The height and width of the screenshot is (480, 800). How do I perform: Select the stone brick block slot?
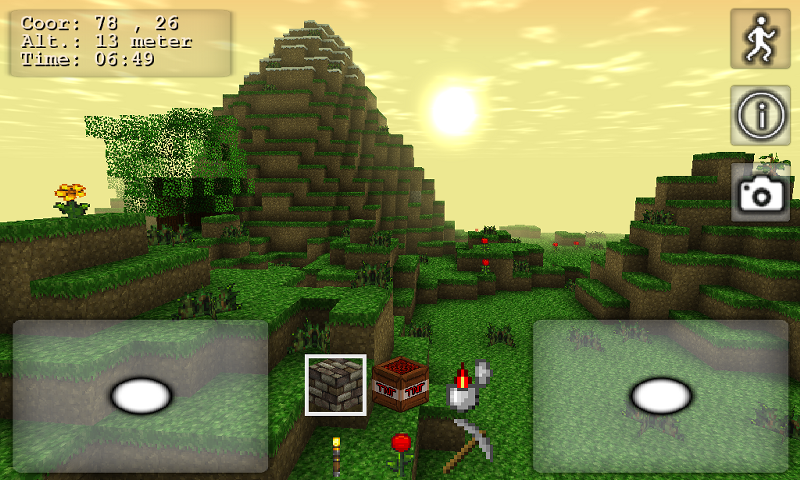point(336,384)
